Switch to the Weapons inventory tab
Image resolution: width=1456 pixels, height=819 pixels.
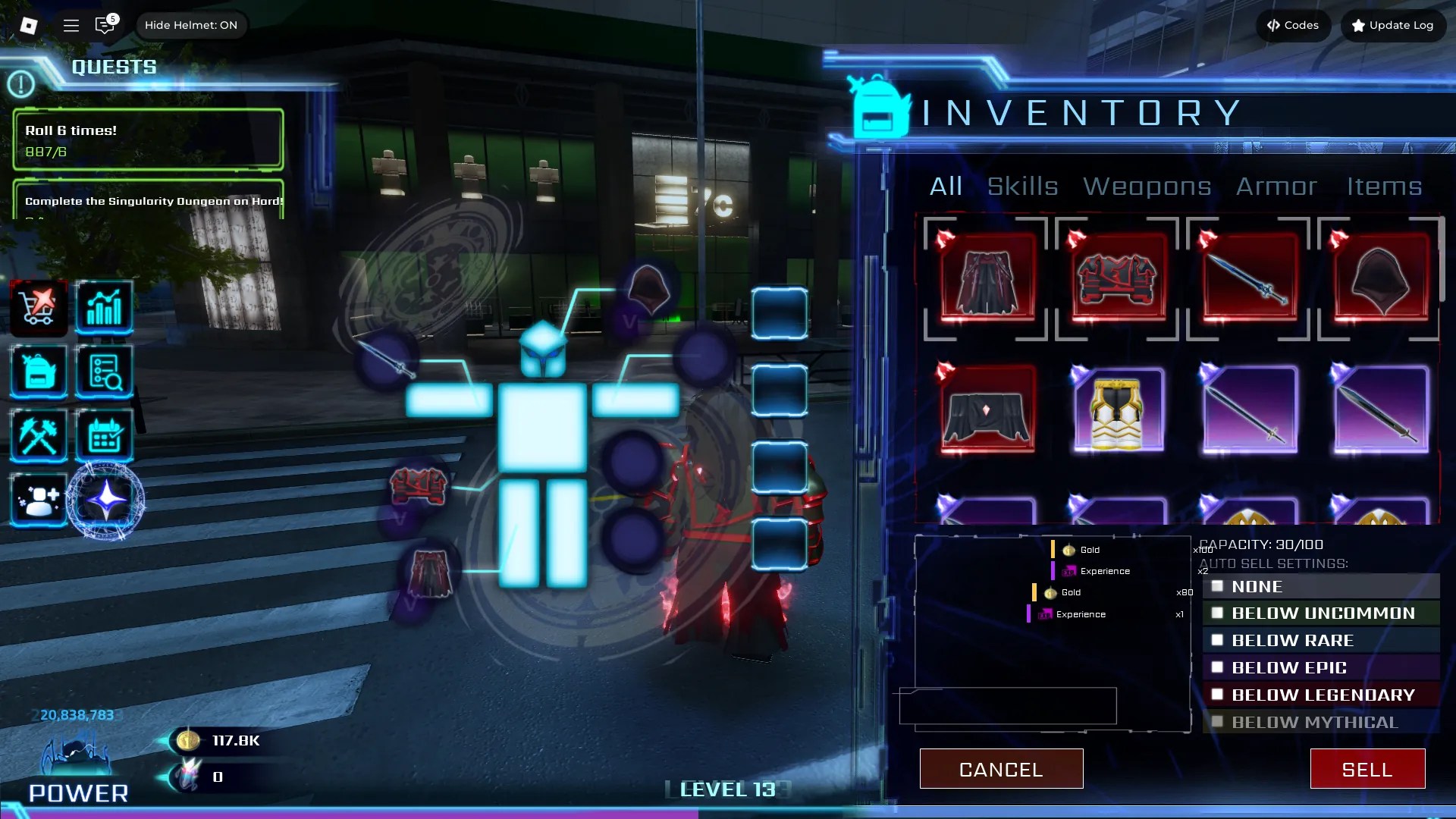(x=1147, y=187)
